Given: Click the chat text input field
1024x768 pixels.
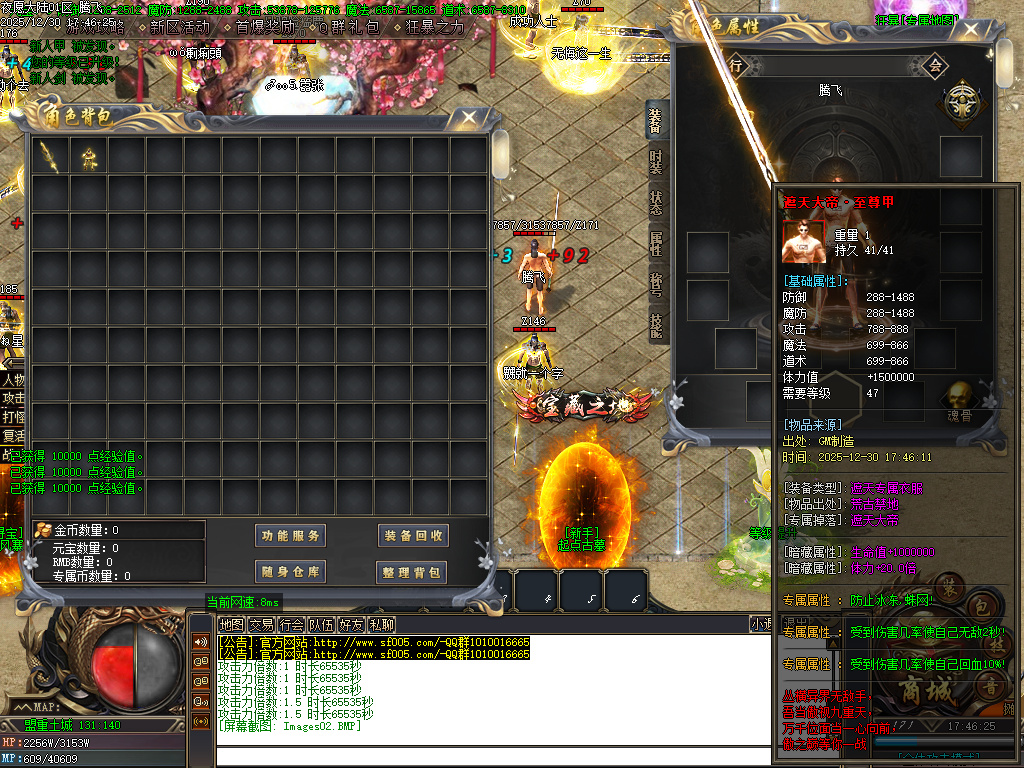Looking at the screenshot, I should pos(480,753).
